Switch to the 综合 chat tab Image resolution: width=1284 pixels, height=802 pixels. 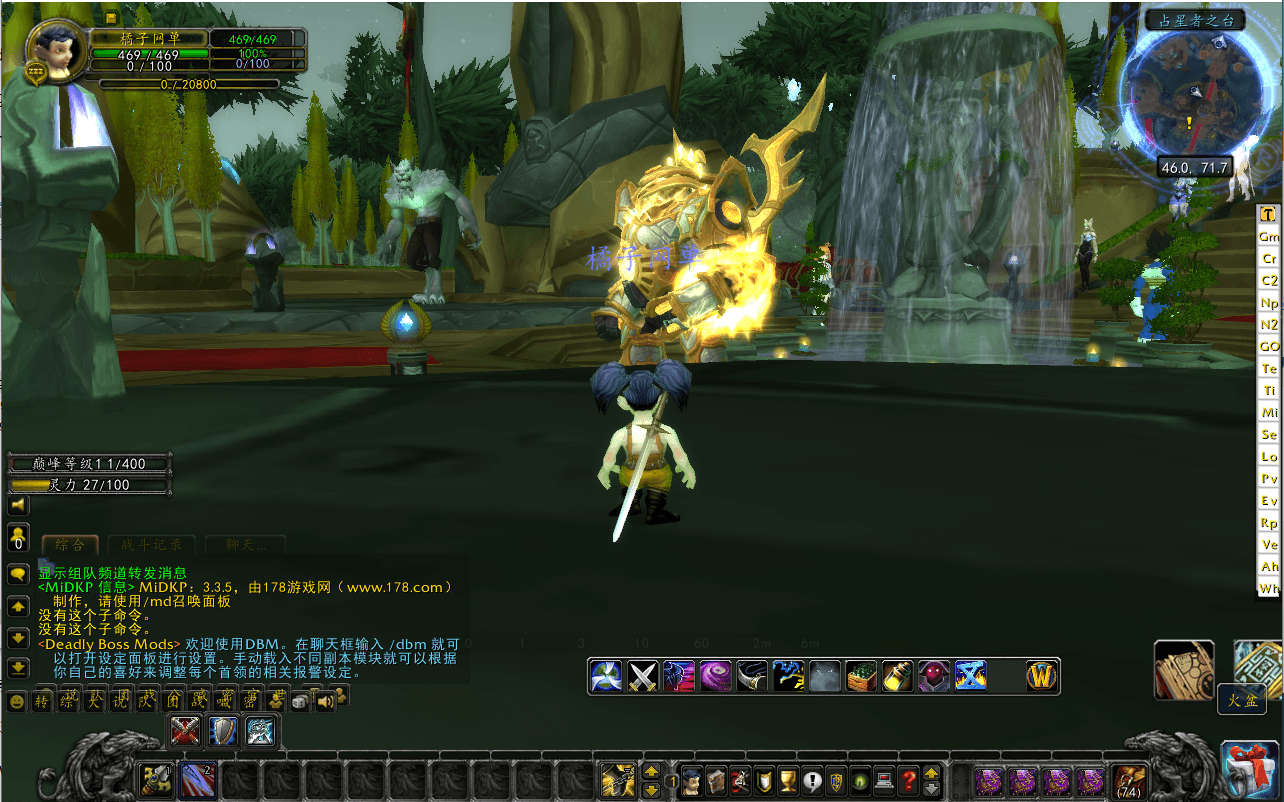(70, 545)
